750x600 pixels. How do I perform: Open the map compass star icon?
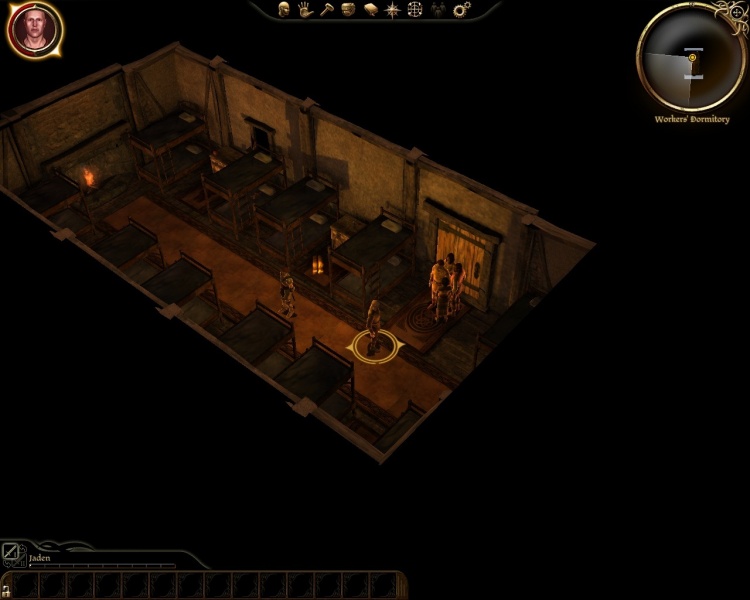tap(392, 9)
